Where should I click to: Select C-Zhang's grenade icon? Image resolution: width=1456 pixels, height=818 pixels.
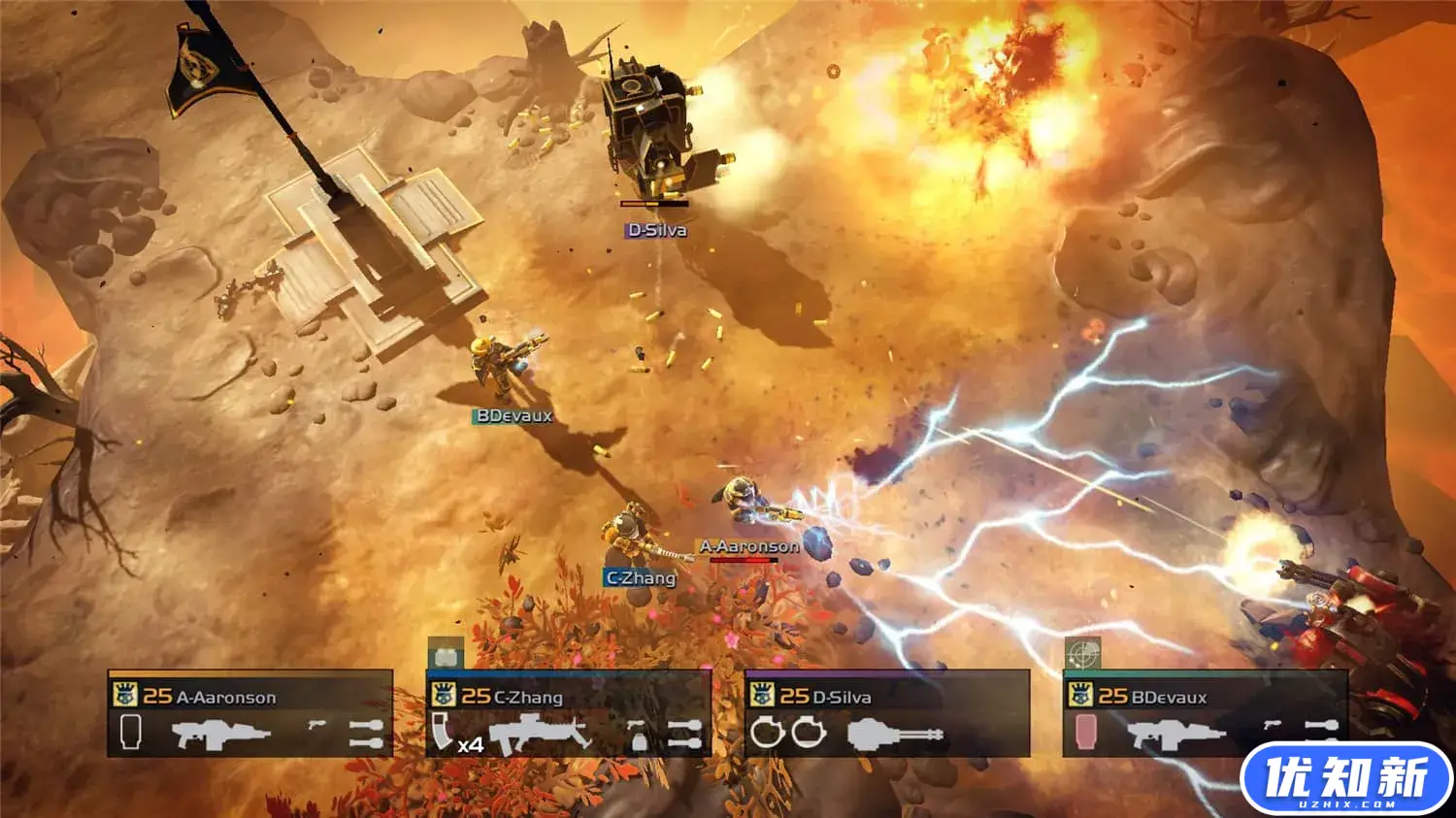pyautogui.click(x=639, y=737)
